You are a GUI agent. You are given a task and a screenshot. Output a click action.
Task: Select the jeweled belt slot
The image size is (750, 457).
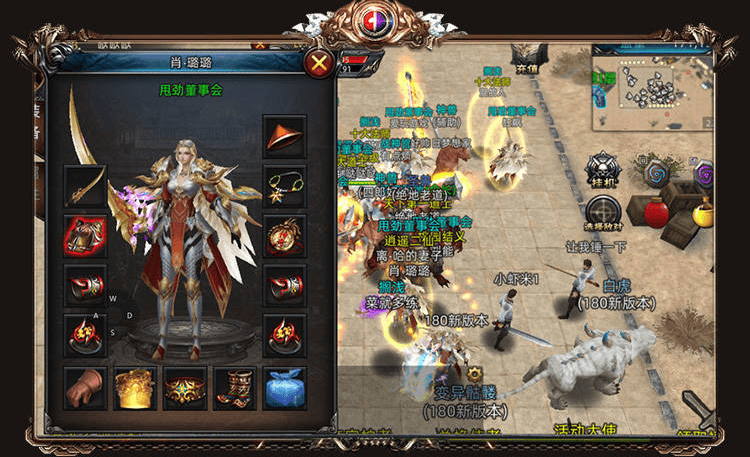pyautogui.click(x=185, y=387)
